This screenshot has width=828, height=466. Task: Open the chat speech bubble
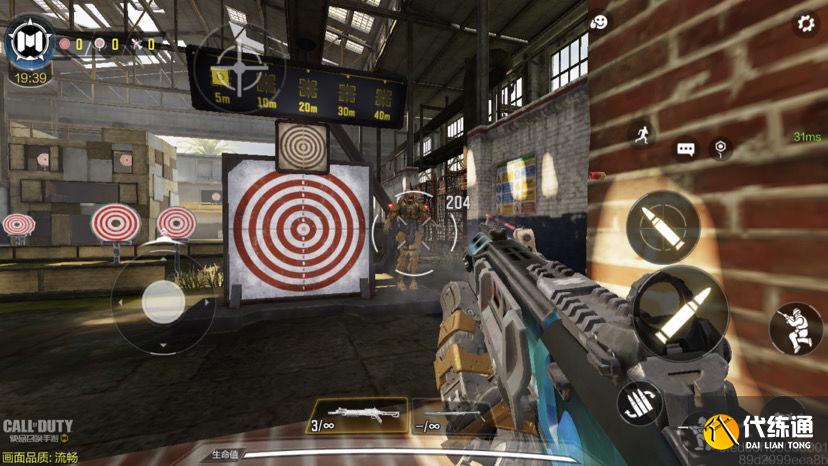pos(686,149)
